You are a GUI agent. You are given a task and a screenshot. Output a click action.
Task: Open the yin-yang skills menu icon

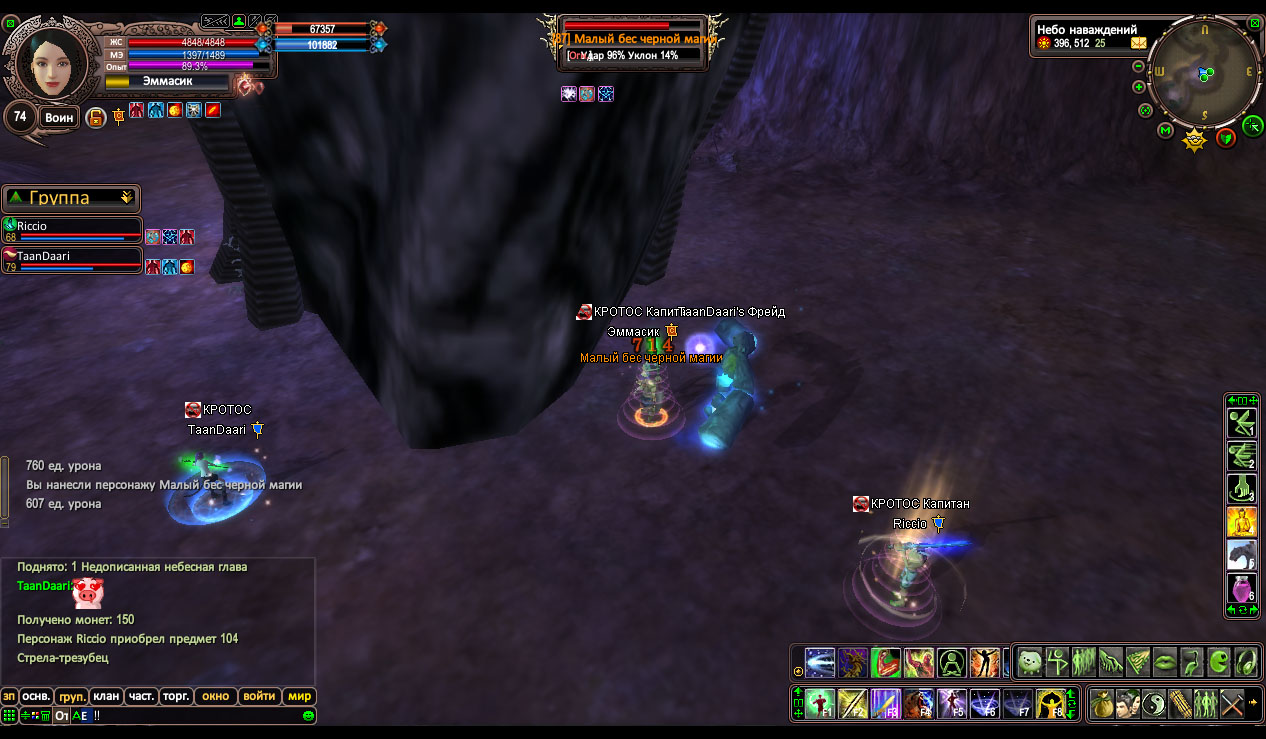click(1153, 703)
